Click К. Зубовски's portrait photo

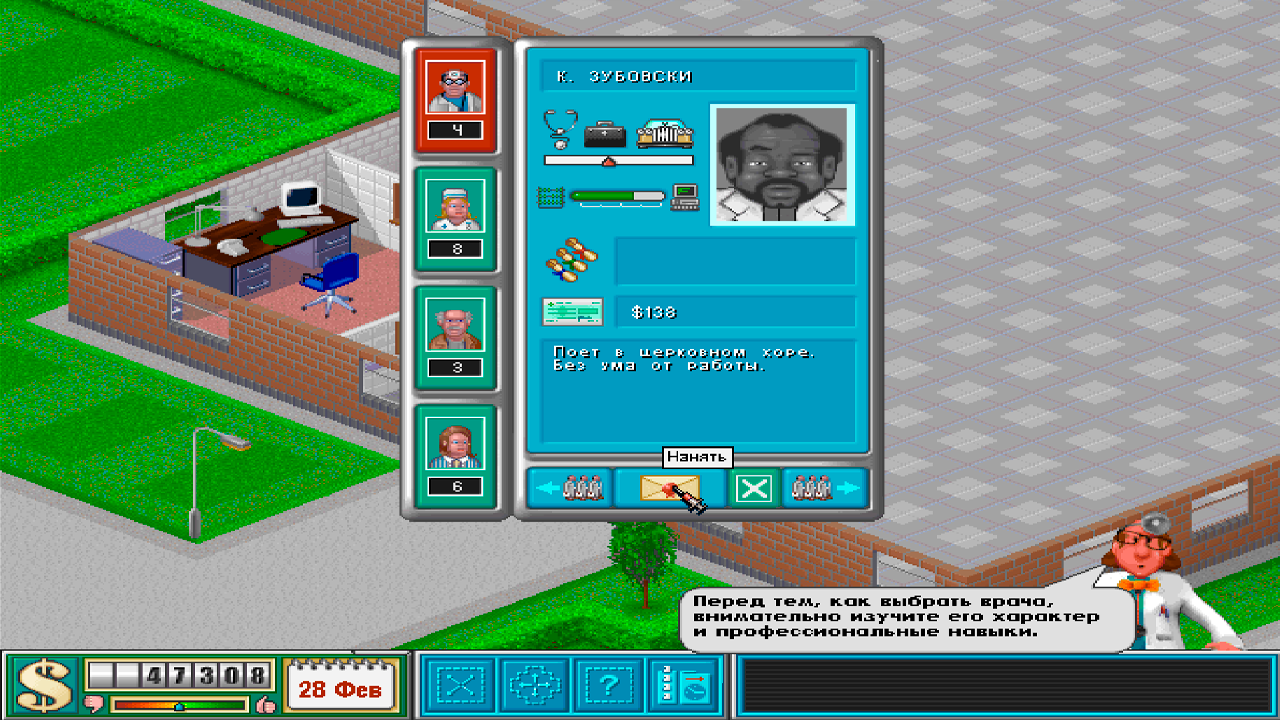[x=782, y=163]
